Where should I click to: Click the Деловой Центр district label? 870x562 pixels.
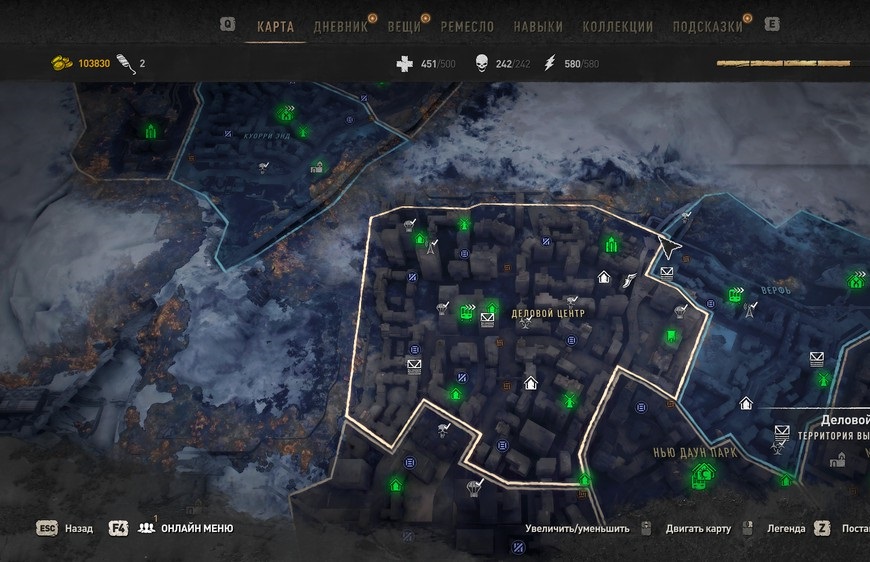[547, 313]
